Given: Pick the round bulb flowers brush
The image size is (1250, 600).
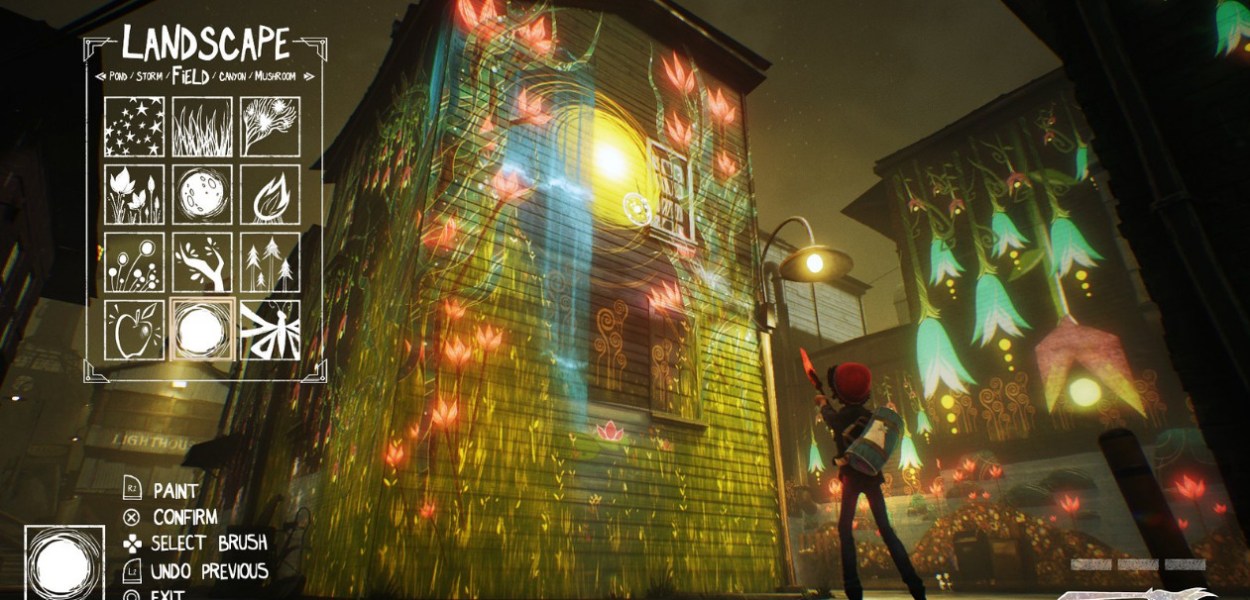Looking at the screenshot, I should 134,263.
